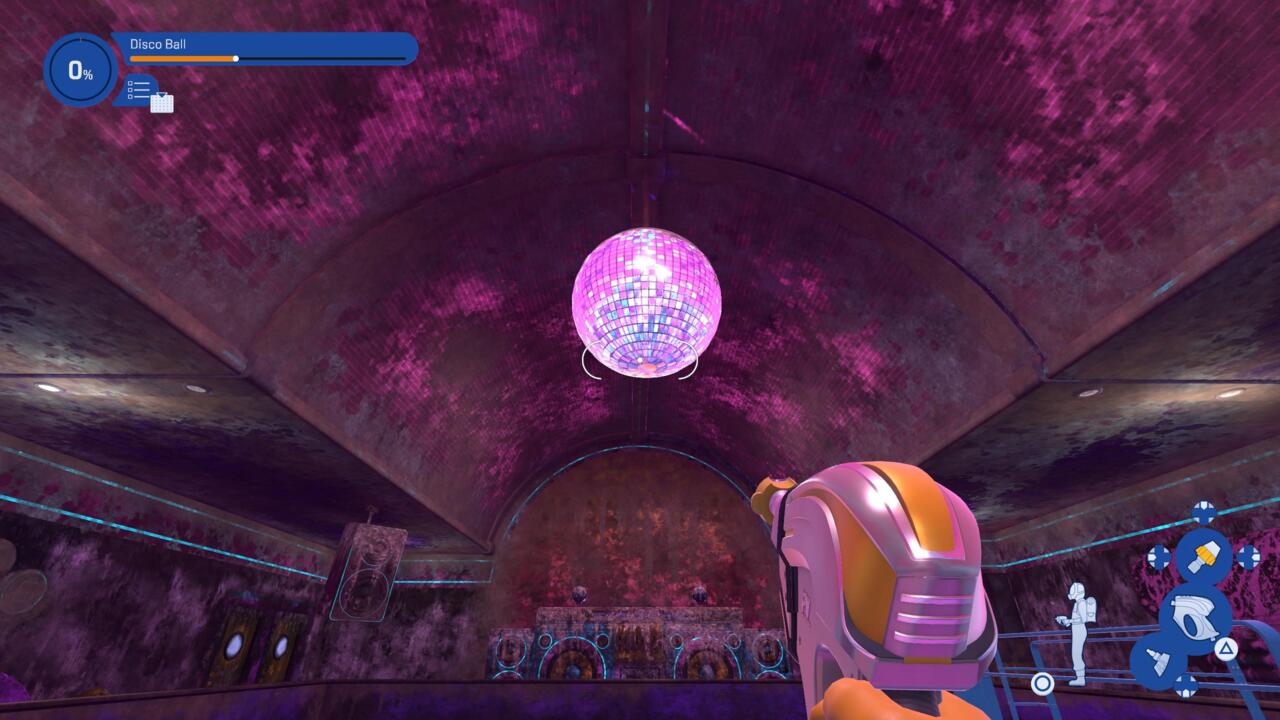
Task: Select the yellow nozzle icon
Action: (x=1203, y=556)
